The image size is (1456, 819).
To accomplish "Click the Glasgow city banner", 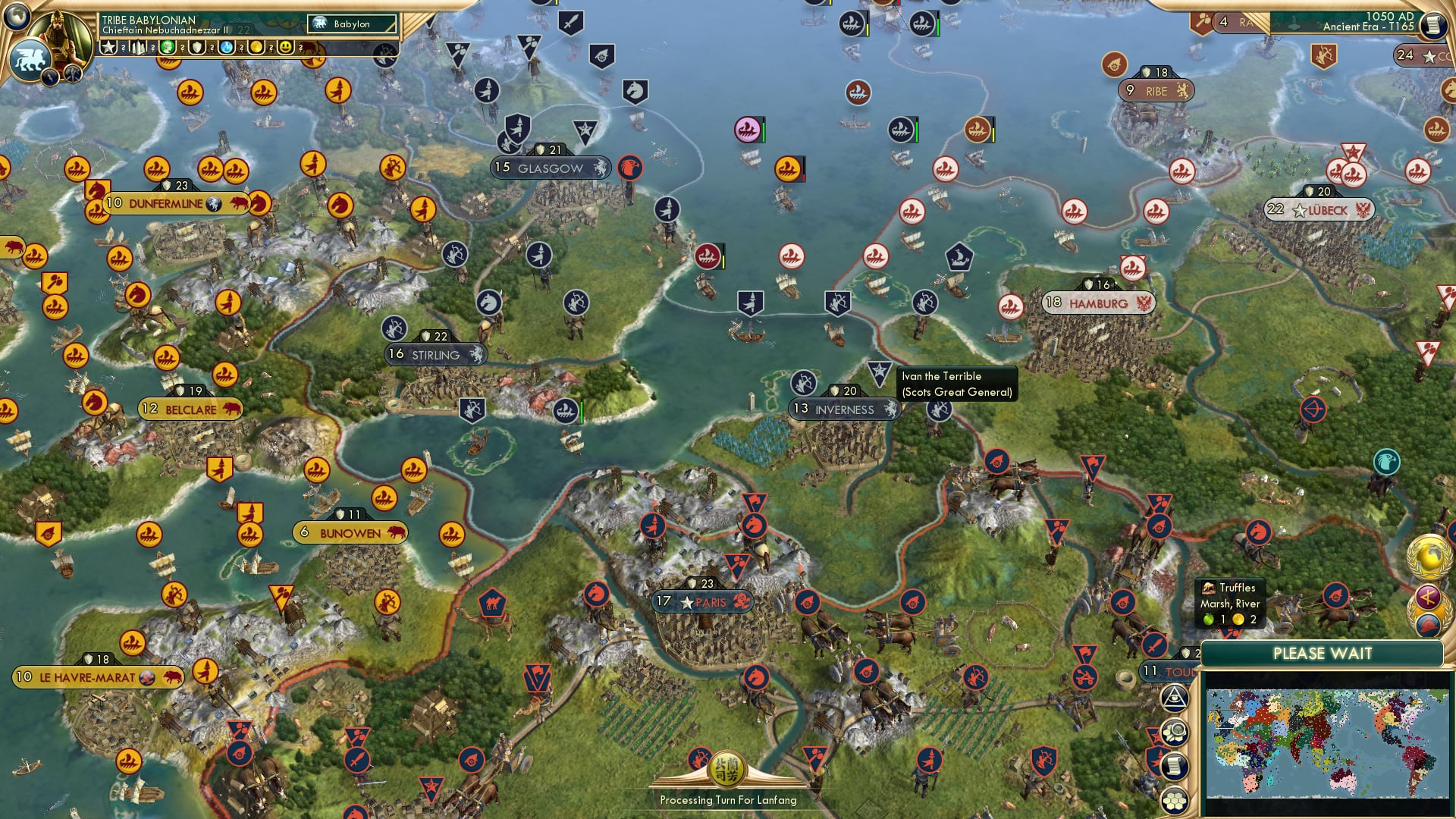I will tap(550, 168).
